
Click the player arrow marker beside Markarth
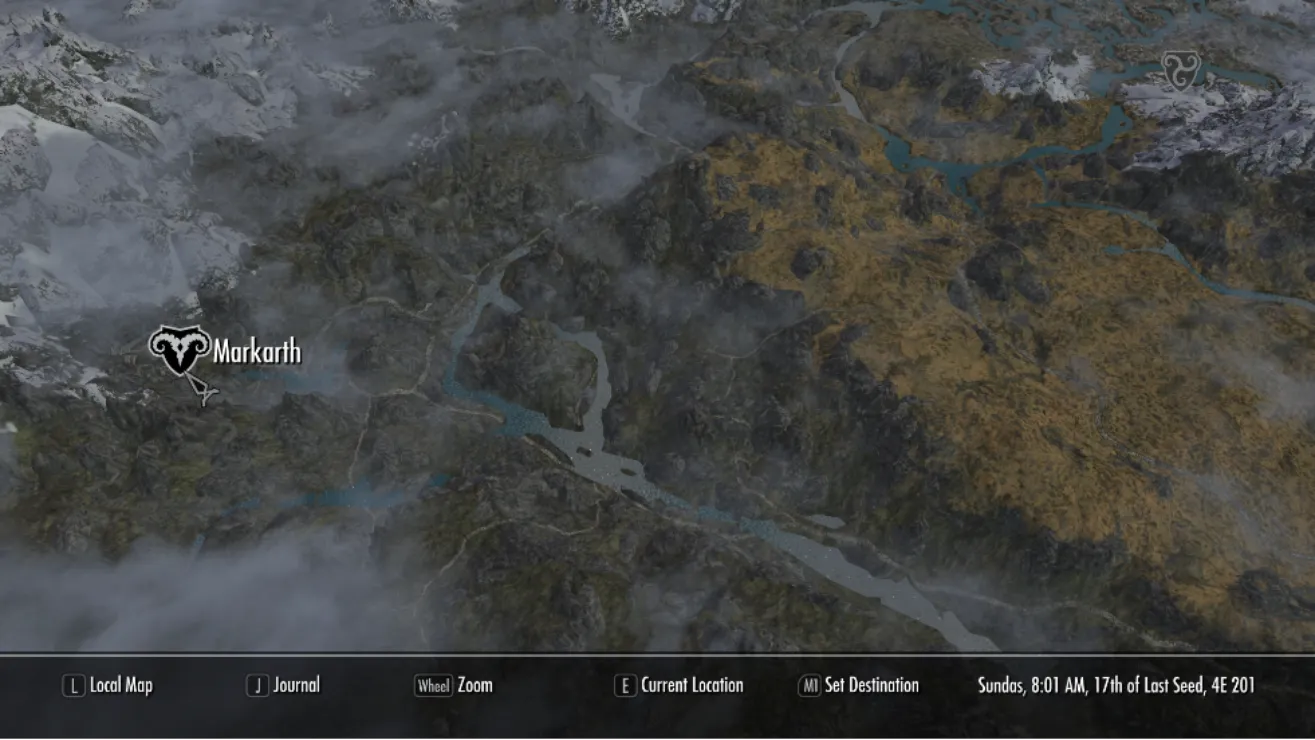tap(205, 393)
